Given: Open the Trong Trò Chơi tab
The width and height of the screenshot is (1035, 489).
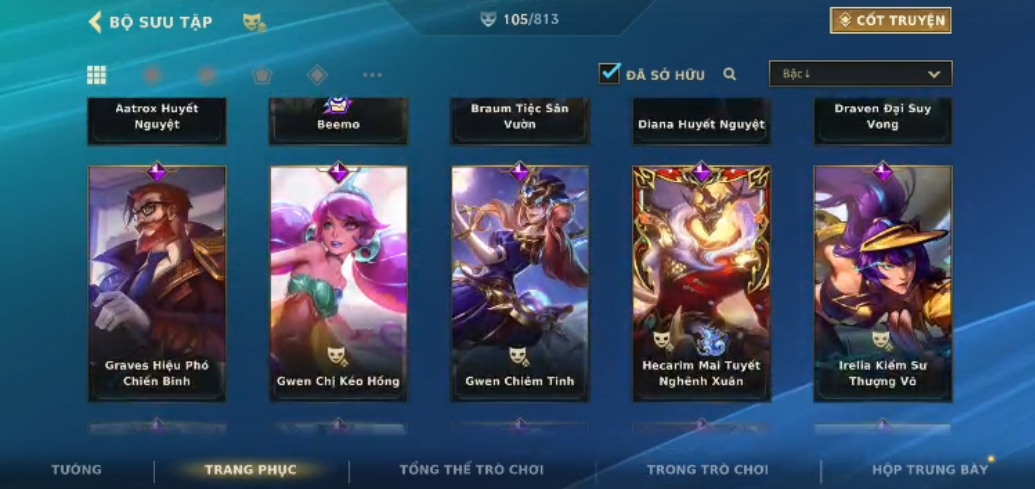Looking at the screenshot, I should coord(707,470).
